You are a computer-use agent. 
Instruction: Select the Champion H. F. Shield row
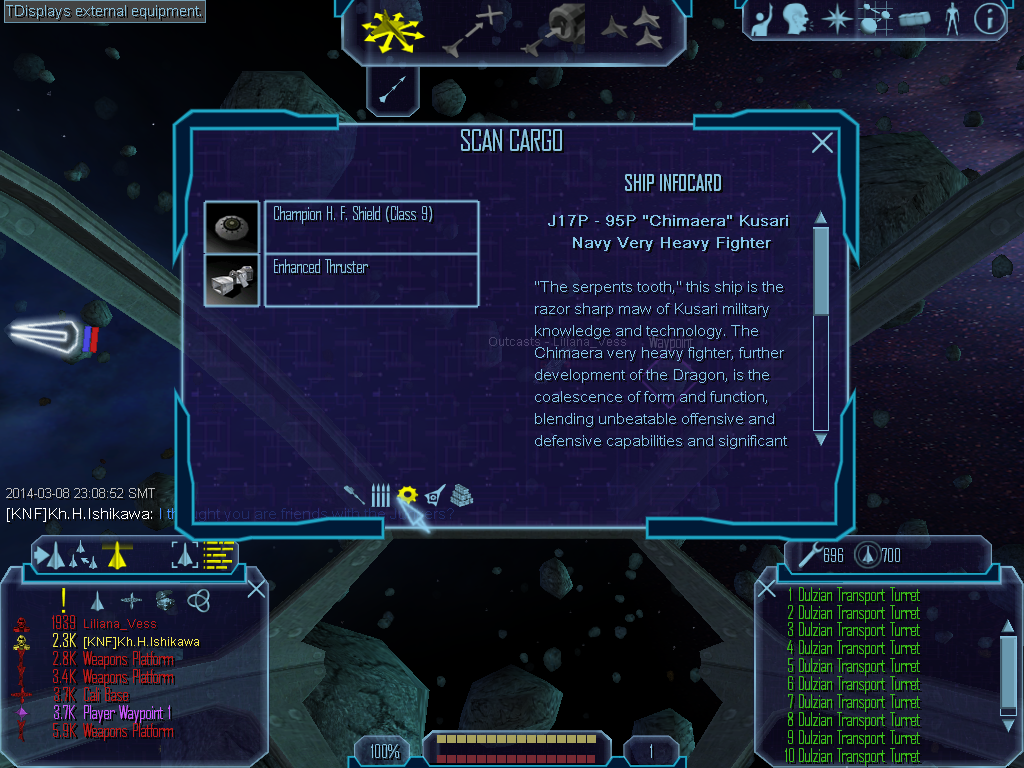coord(370,226)
